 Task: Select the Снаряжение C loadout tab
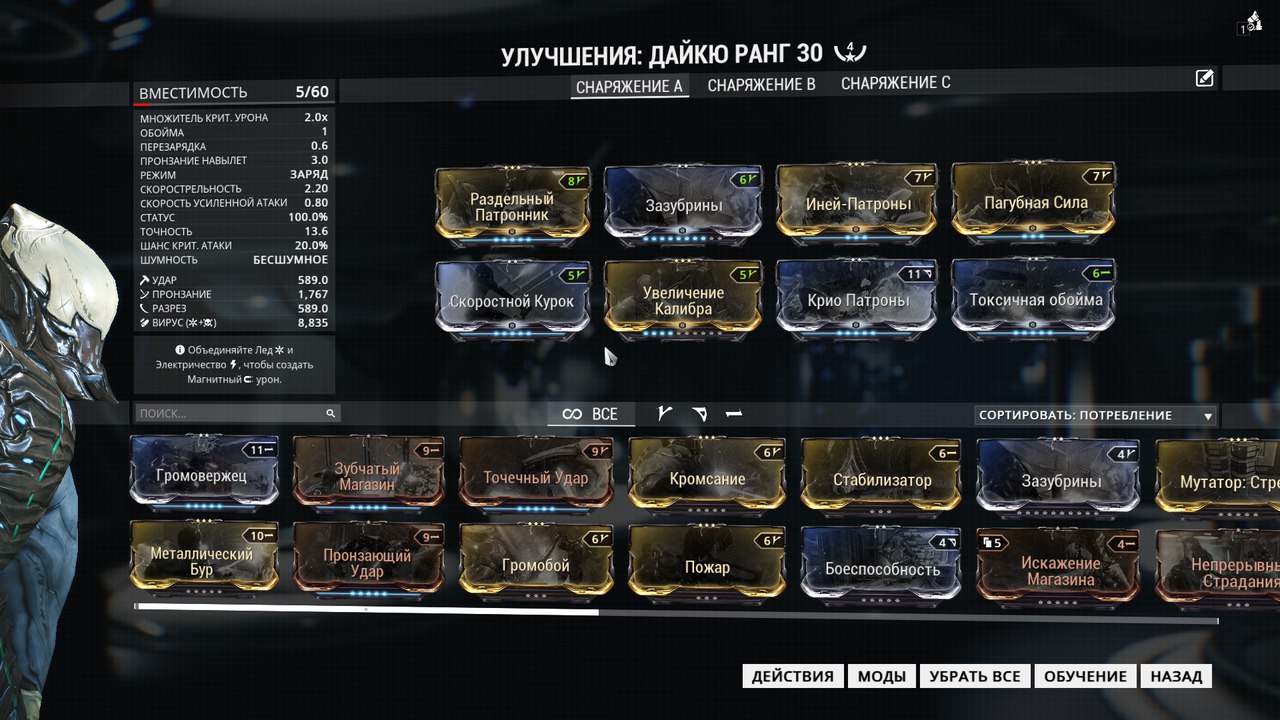(x=895, y=83)
